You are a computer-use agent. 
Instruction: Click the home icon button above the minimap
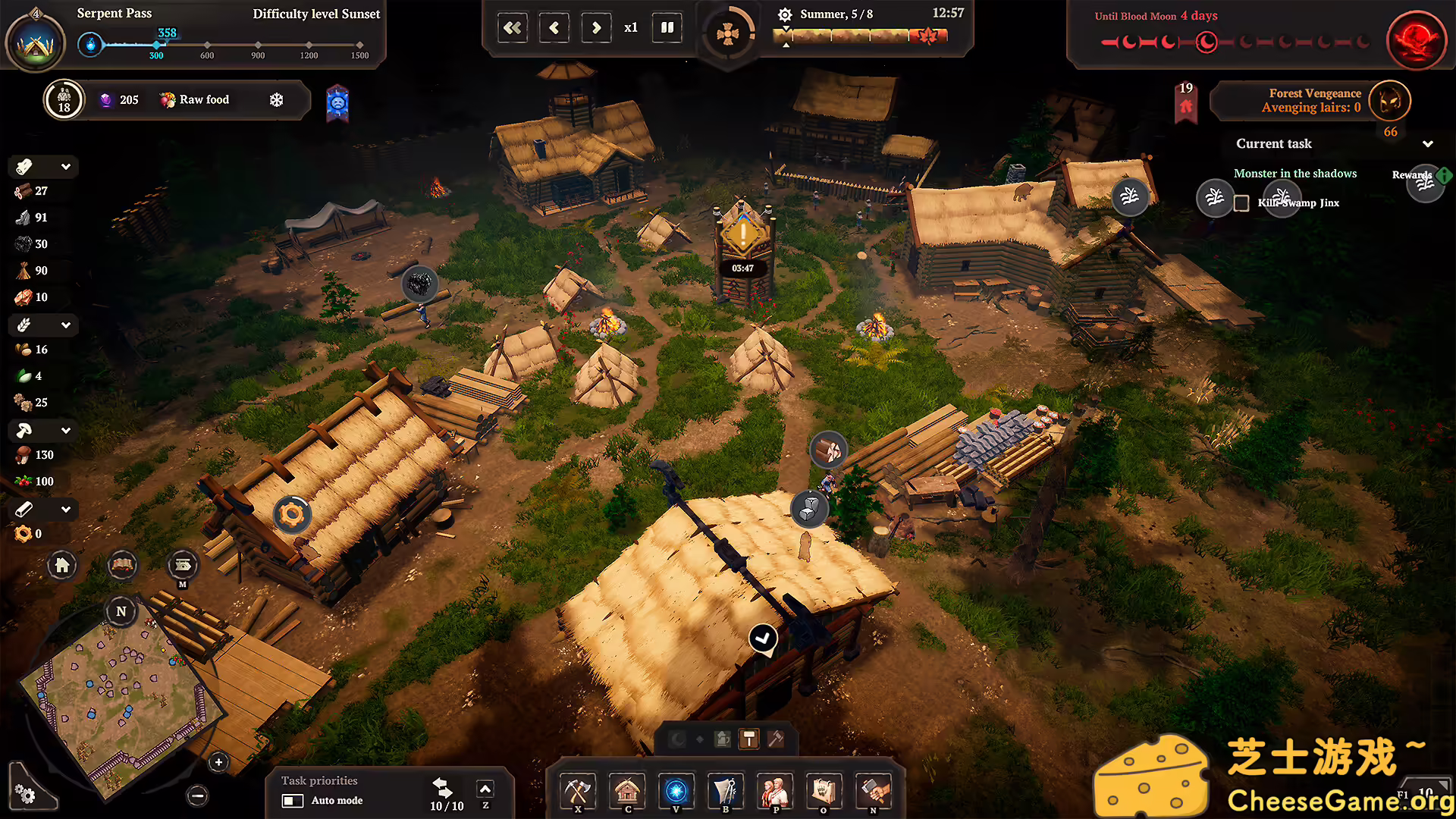tap(62, 565)
